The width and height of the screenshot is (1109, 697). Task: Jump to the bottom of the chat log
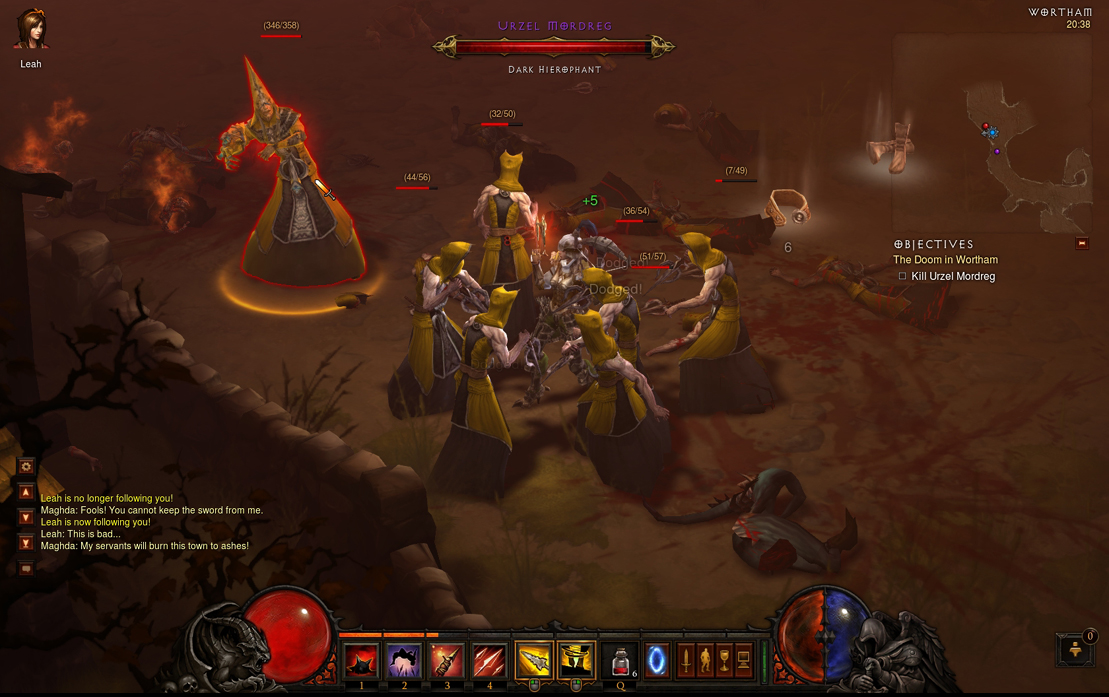(26, 543)
